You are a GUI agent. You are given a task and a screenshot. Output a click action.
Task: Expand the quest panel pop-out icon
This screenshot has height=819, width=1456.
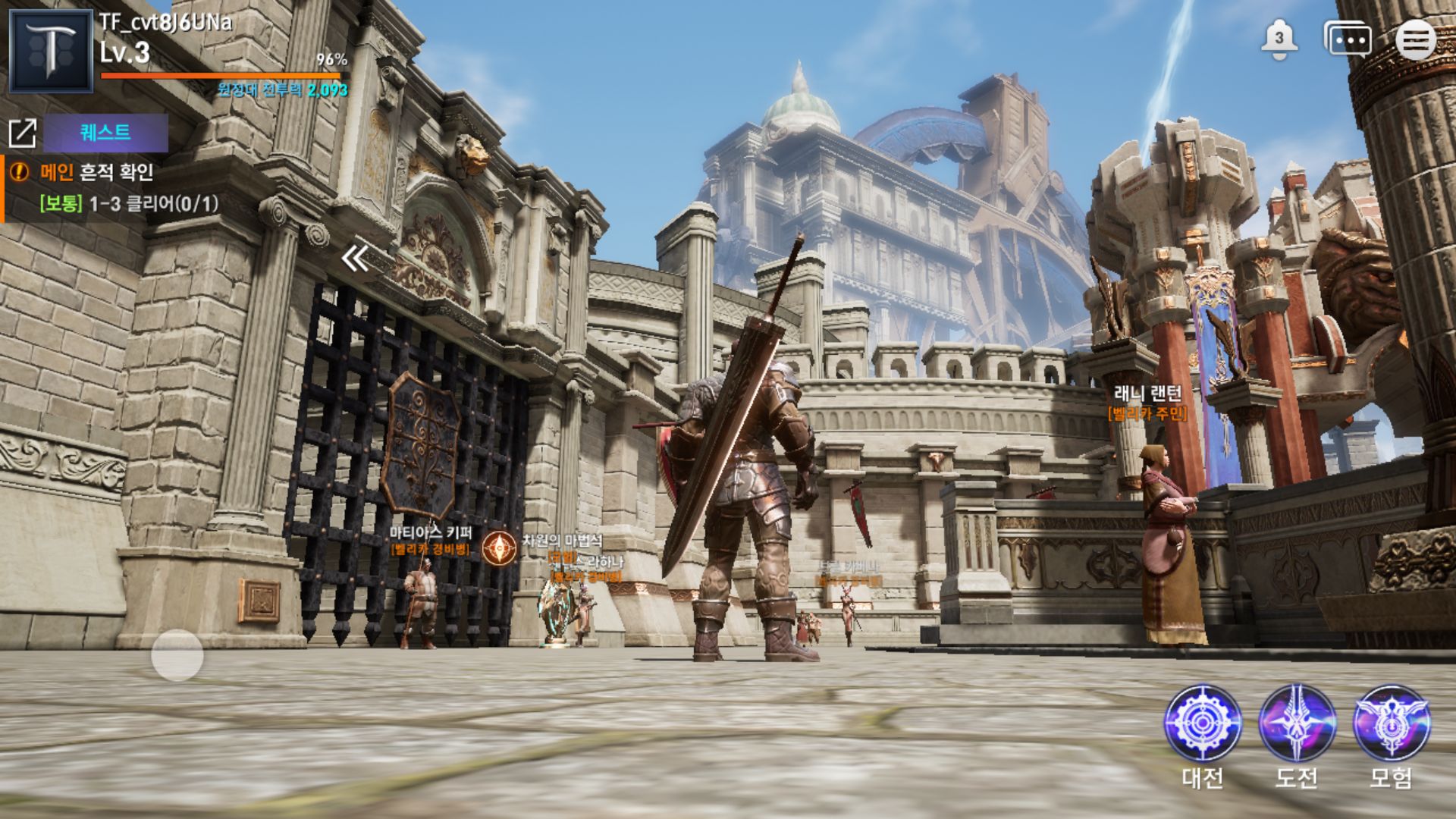coord(23,133)
